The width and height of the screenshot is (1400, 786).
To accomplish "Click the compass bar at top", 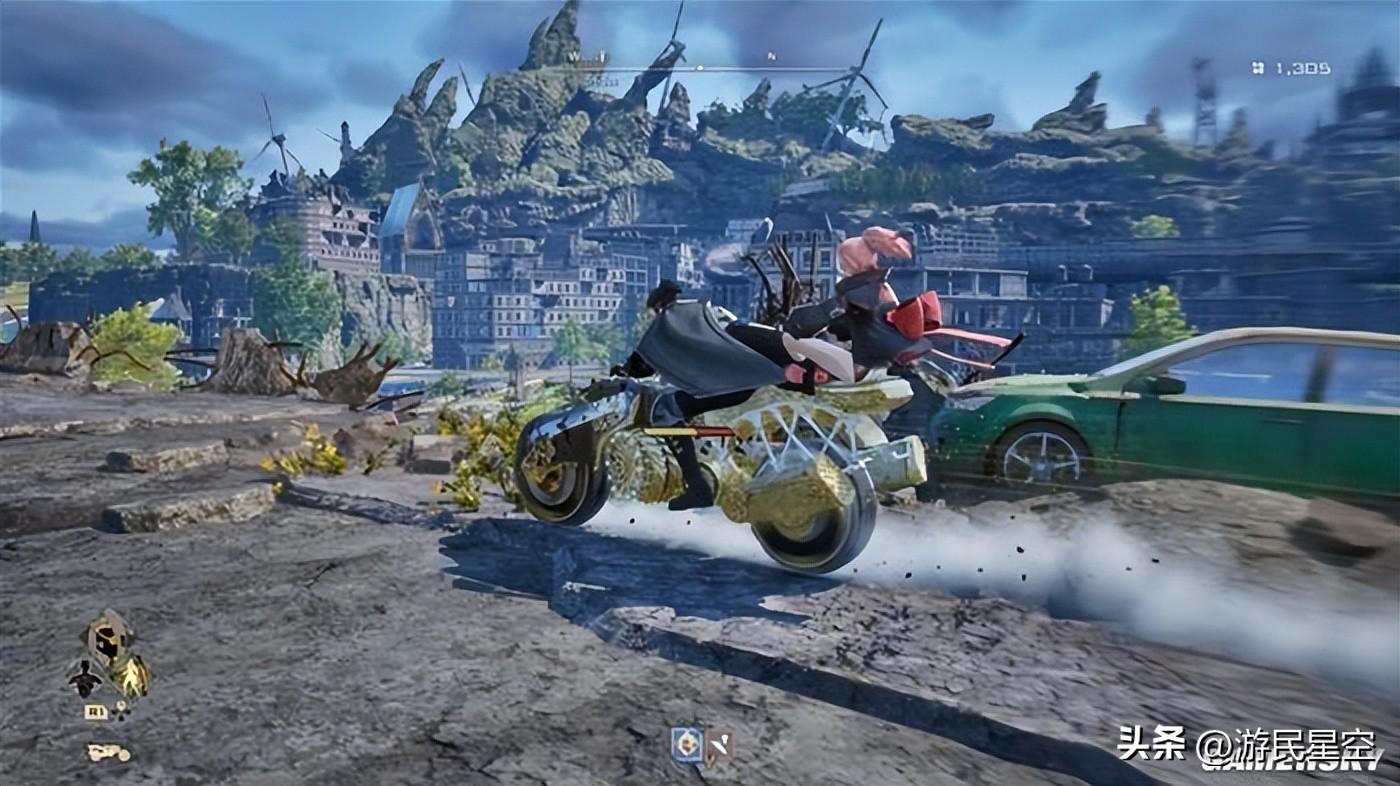I will [699, 68].
